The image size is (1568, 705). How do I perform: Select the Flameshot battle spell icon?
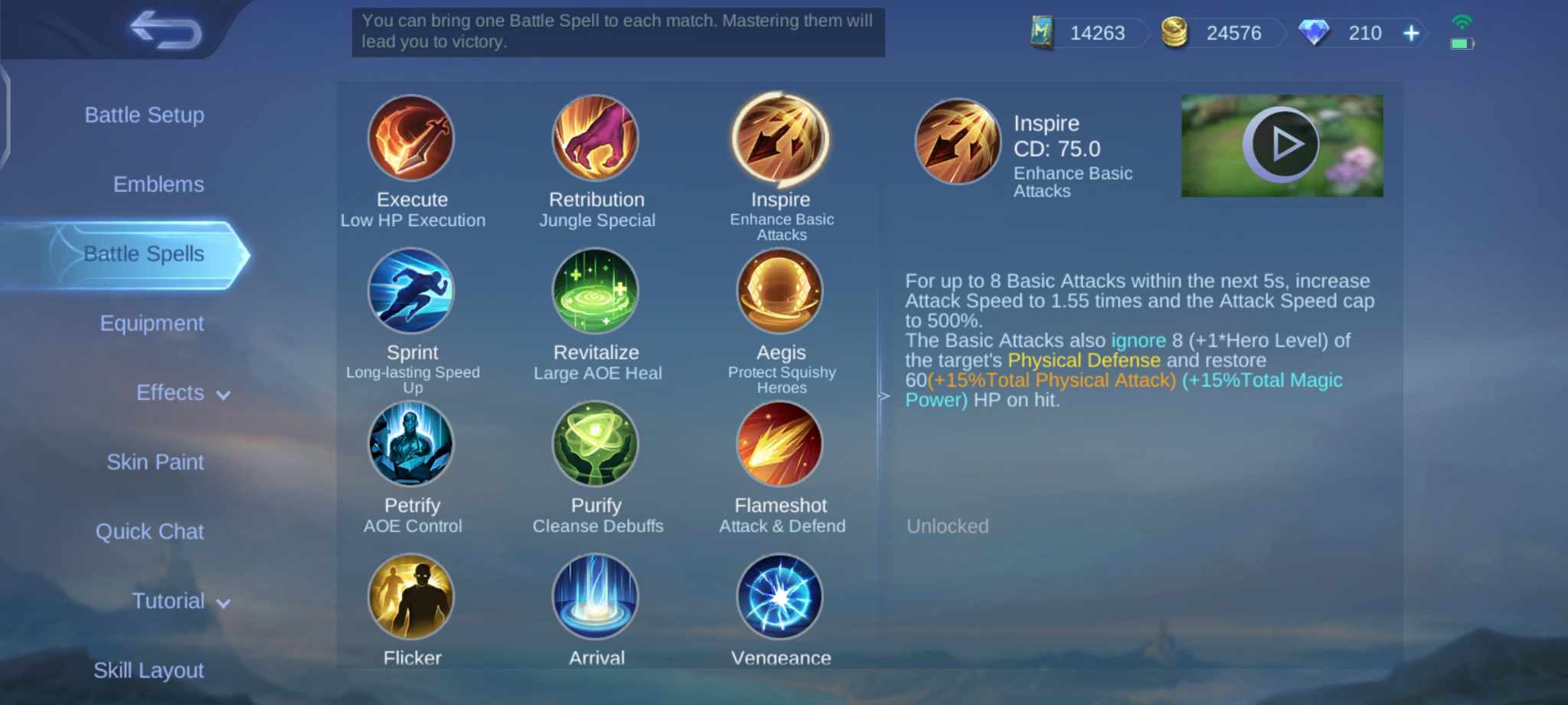[x=780, y=445]
